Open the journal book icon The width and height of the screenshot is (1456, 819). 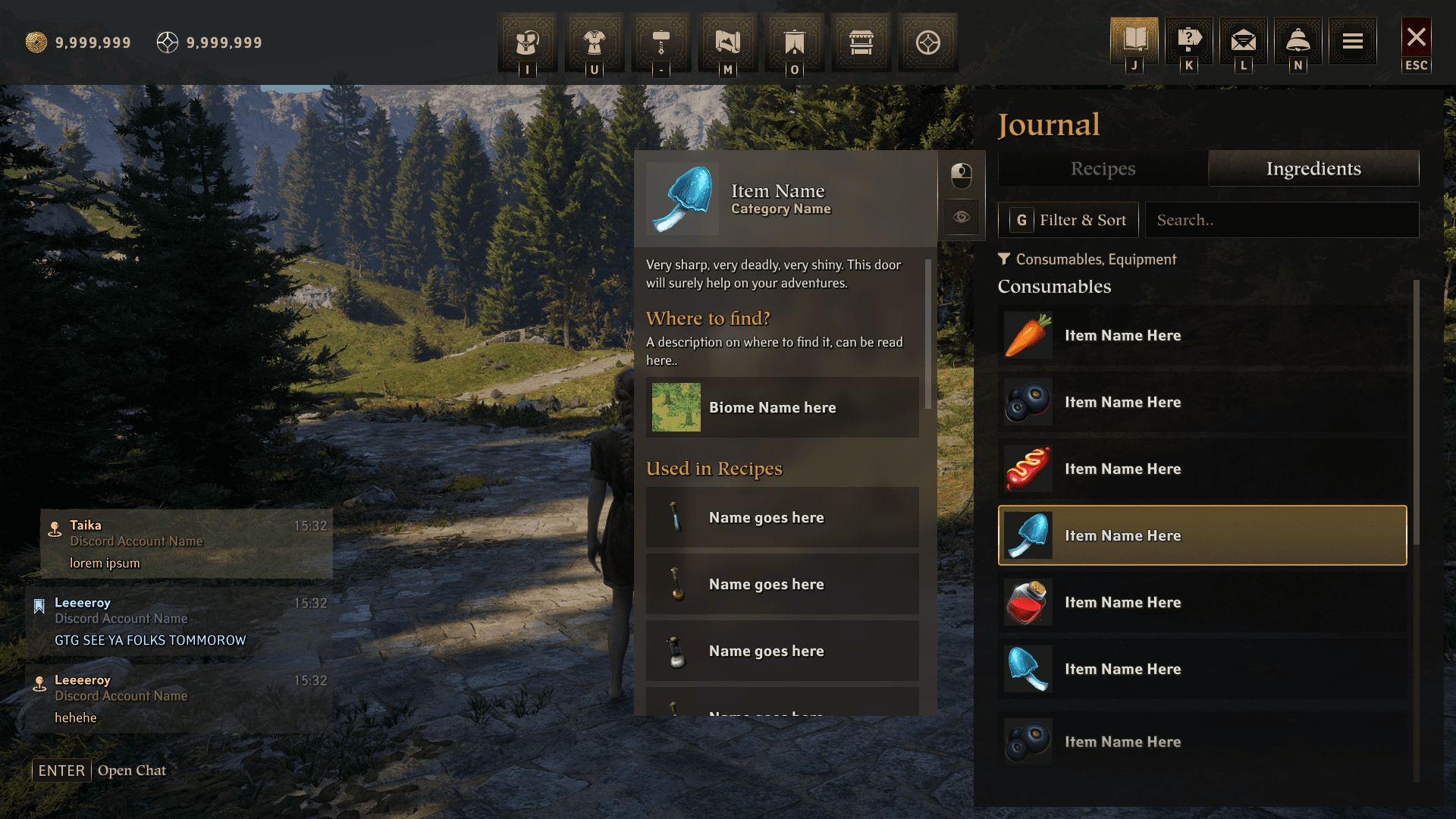click(1134, 40)
